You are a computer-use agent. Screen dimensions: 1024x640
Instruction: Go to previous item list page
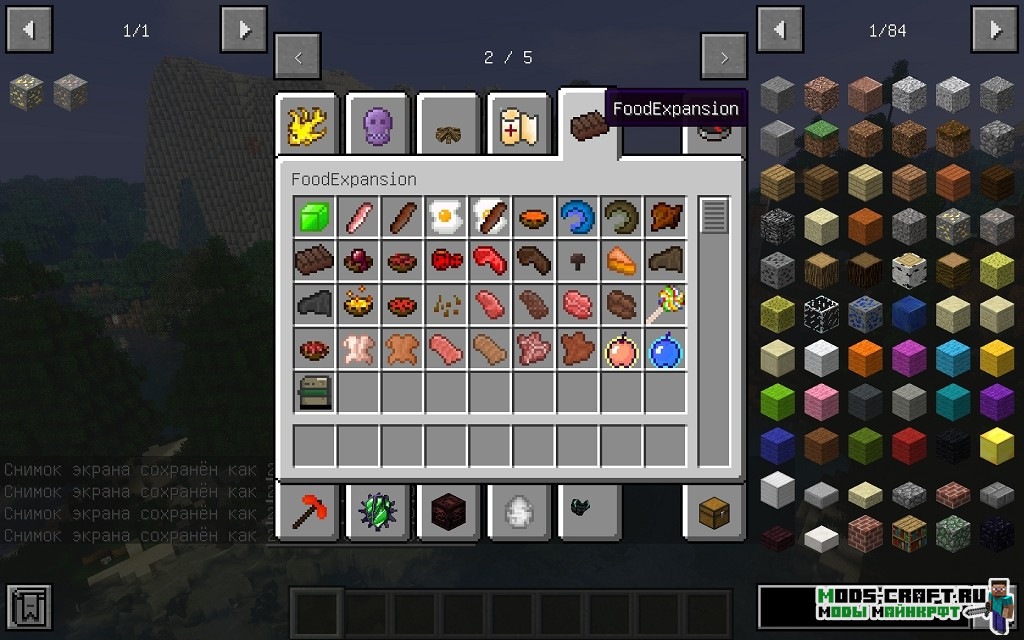click(x=780, y=30)
